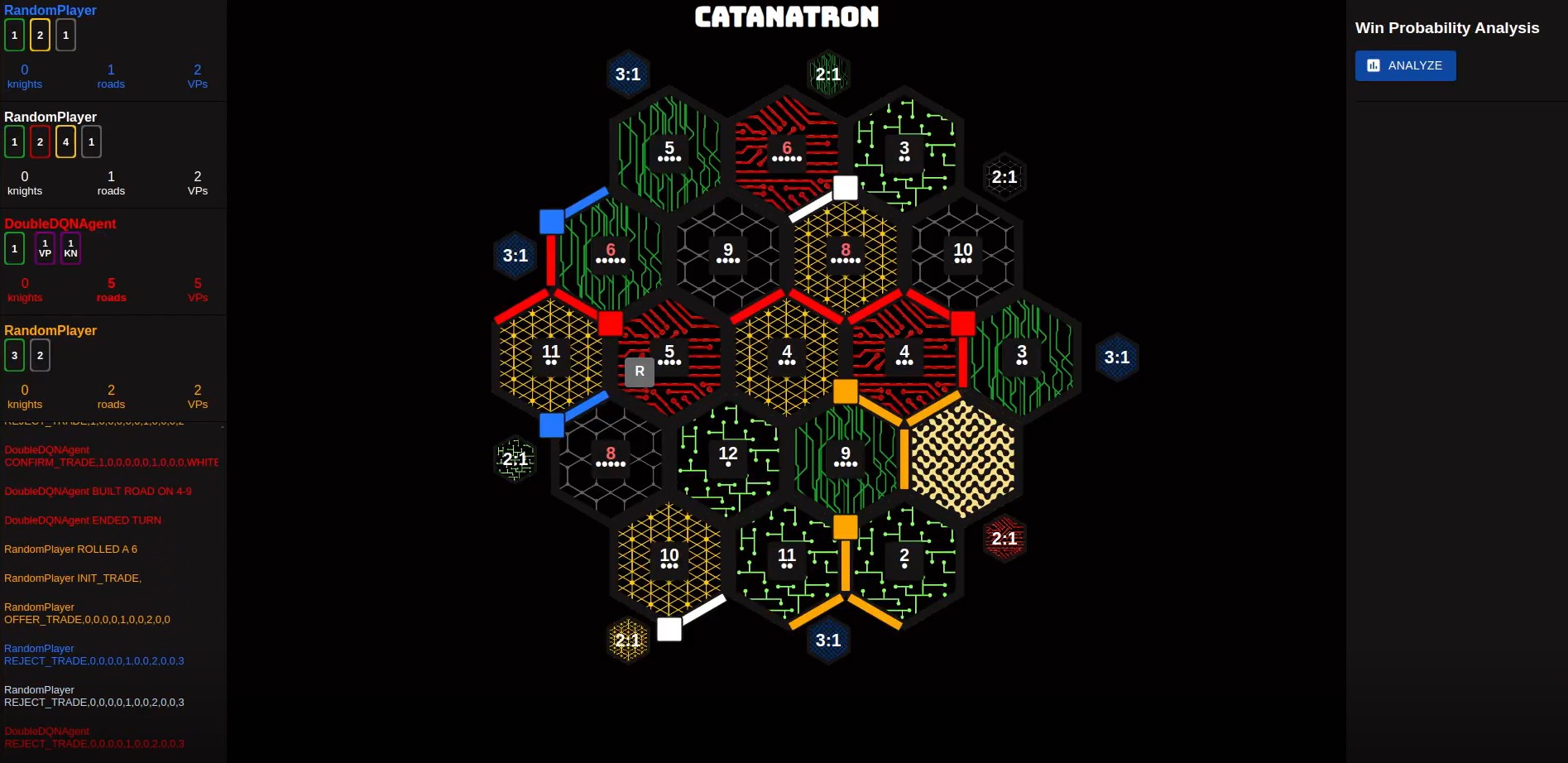The height and width of the screenshot is (763, 1568).
Task: Select the green card showing 3 in the orange player's hand
Action: [x=14, y=355]
